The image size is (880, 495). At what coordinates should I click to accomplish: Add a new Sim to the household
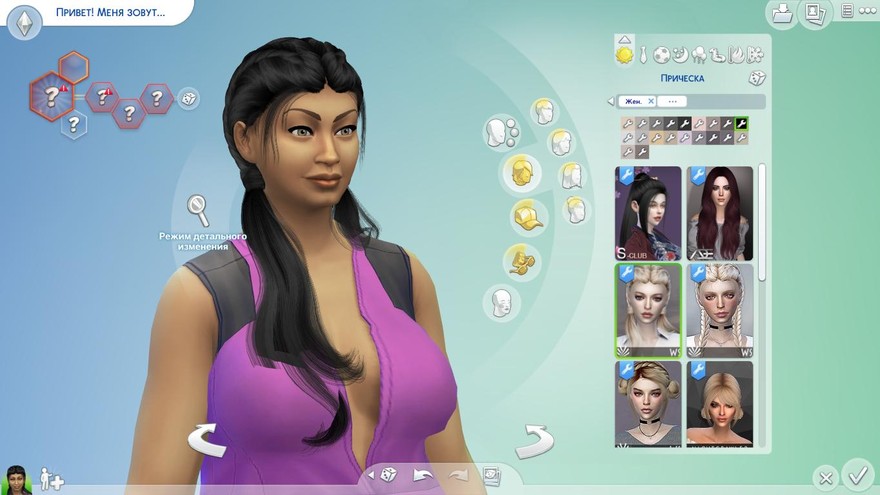[51, 479]
